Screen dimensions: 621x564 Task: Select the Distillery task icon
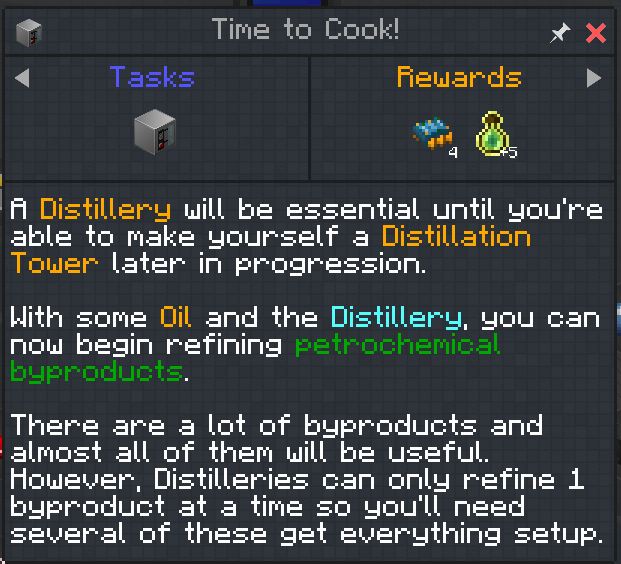pyautogui.click(x=154, y=131)
